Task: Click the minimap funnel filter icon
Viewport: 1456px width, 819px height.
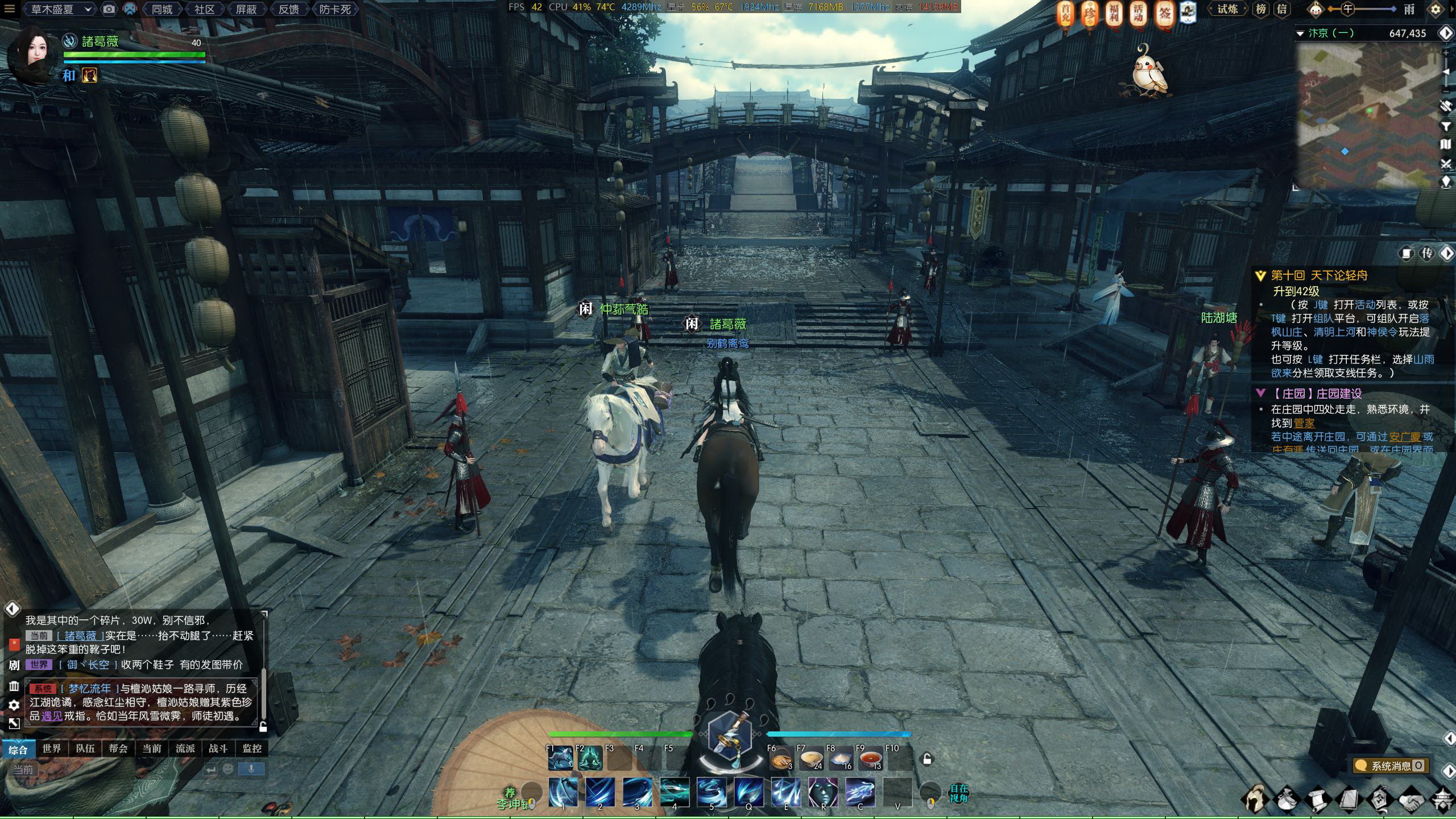Action: tap(1446, 126)
